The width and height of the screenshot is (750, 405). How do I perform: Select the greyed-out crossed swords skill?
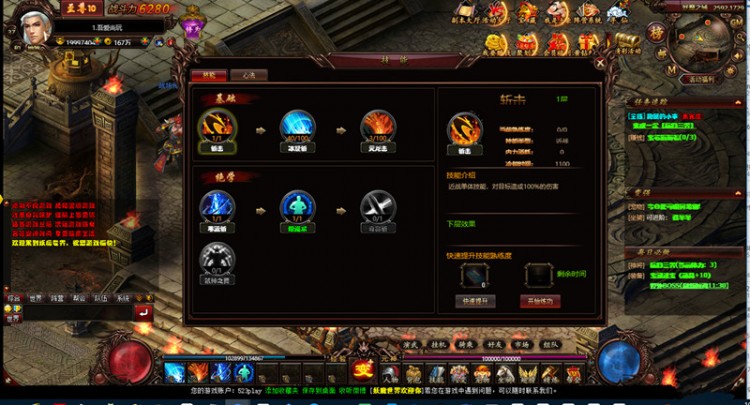tap(377, 206)
